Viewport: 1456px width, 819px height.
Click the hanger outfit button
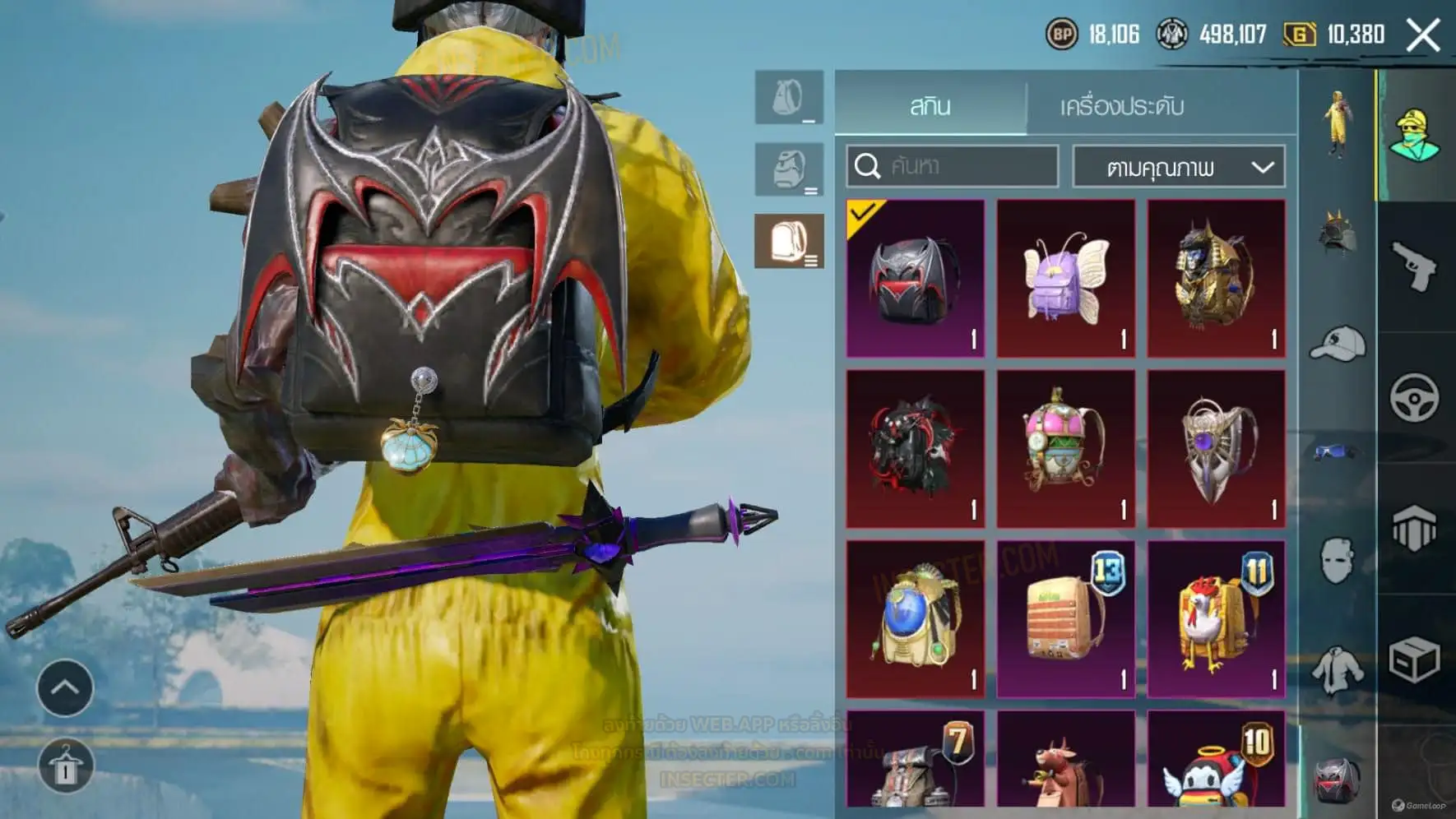tap(65, 766)
